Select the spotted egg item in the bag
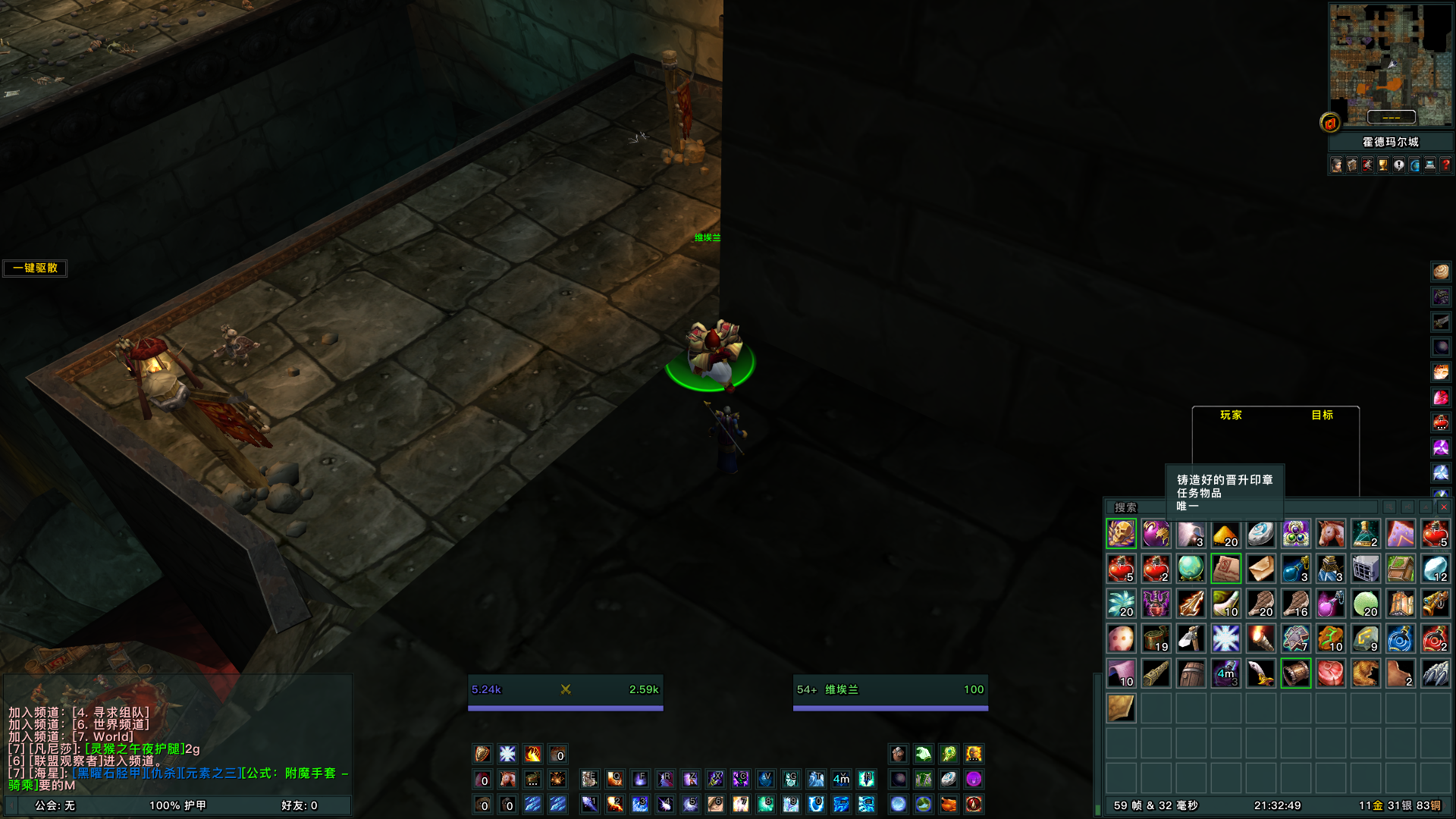 [1121, 639]
